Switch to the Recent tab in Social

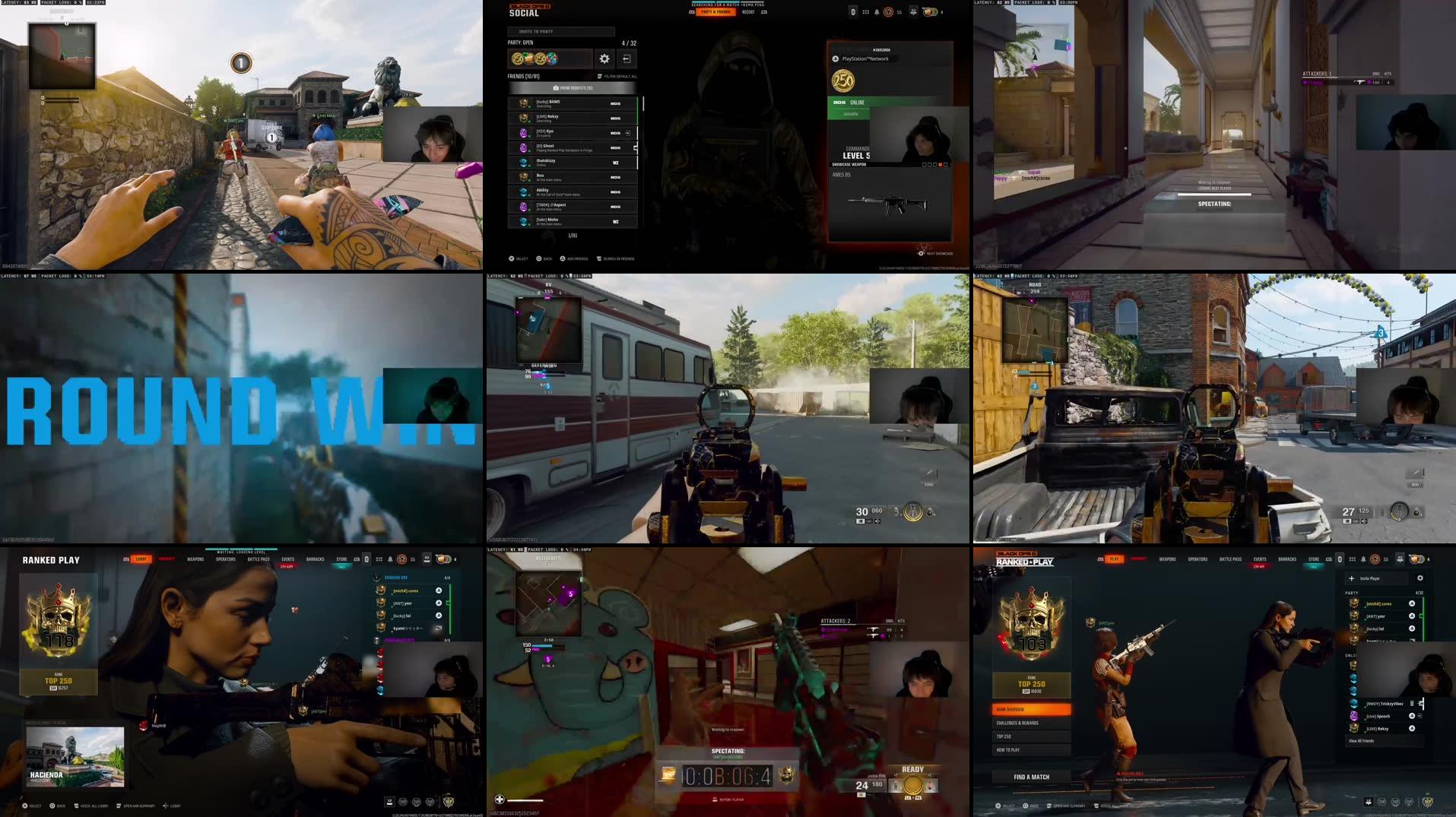coord(748,13)
